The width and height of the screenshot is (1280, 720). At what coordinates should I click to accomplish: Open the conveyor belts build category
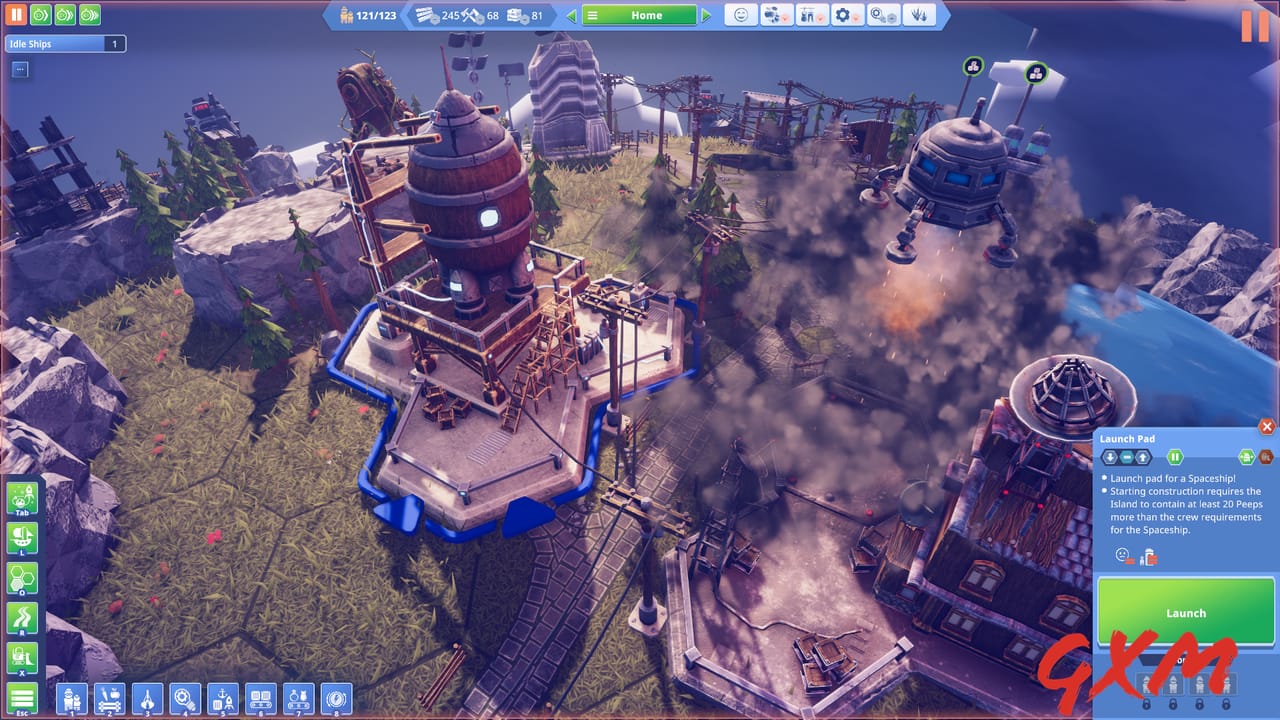pos(261,699)
